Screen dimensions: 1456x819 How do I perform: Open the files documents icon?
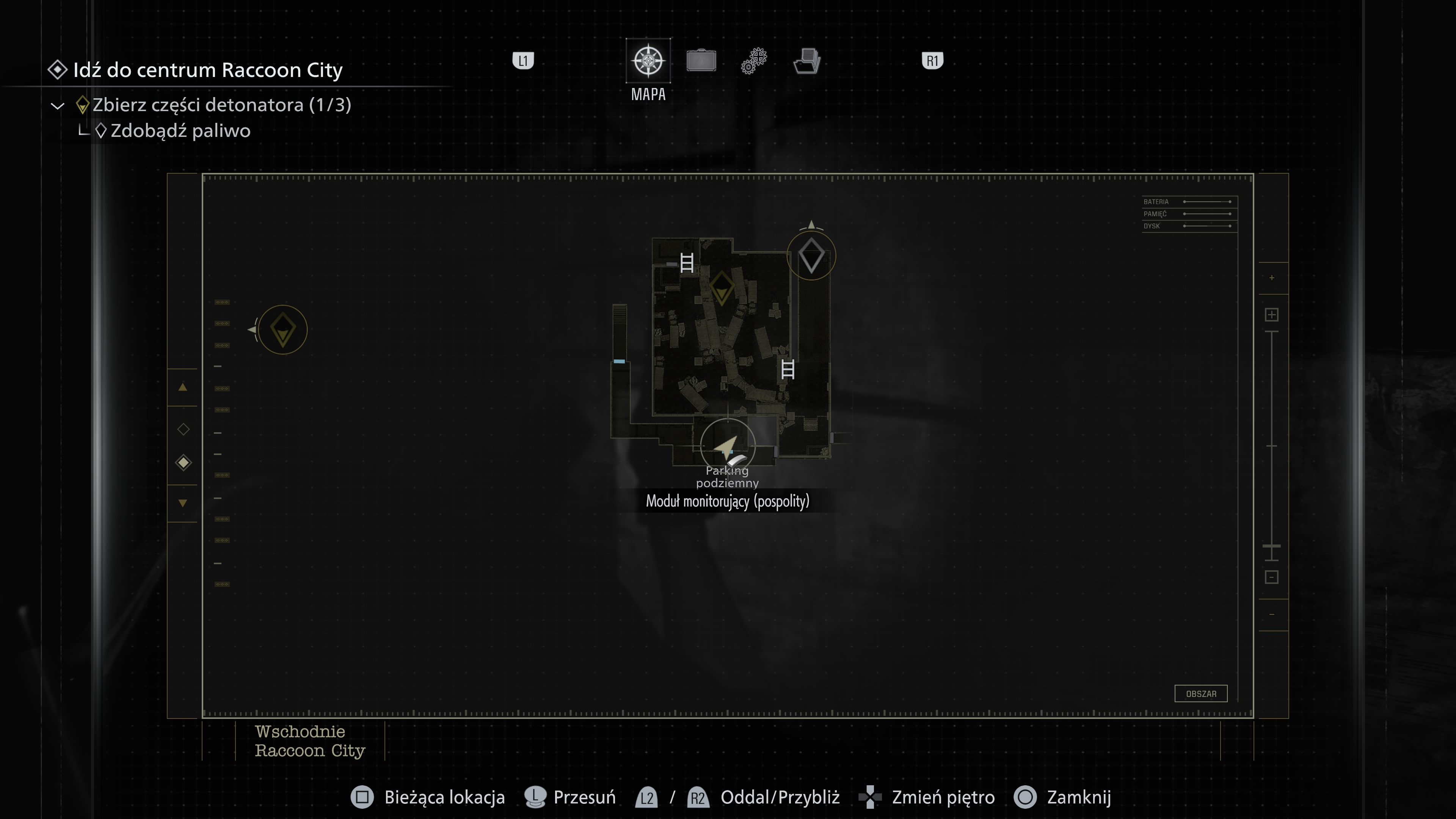pos(806,61)
